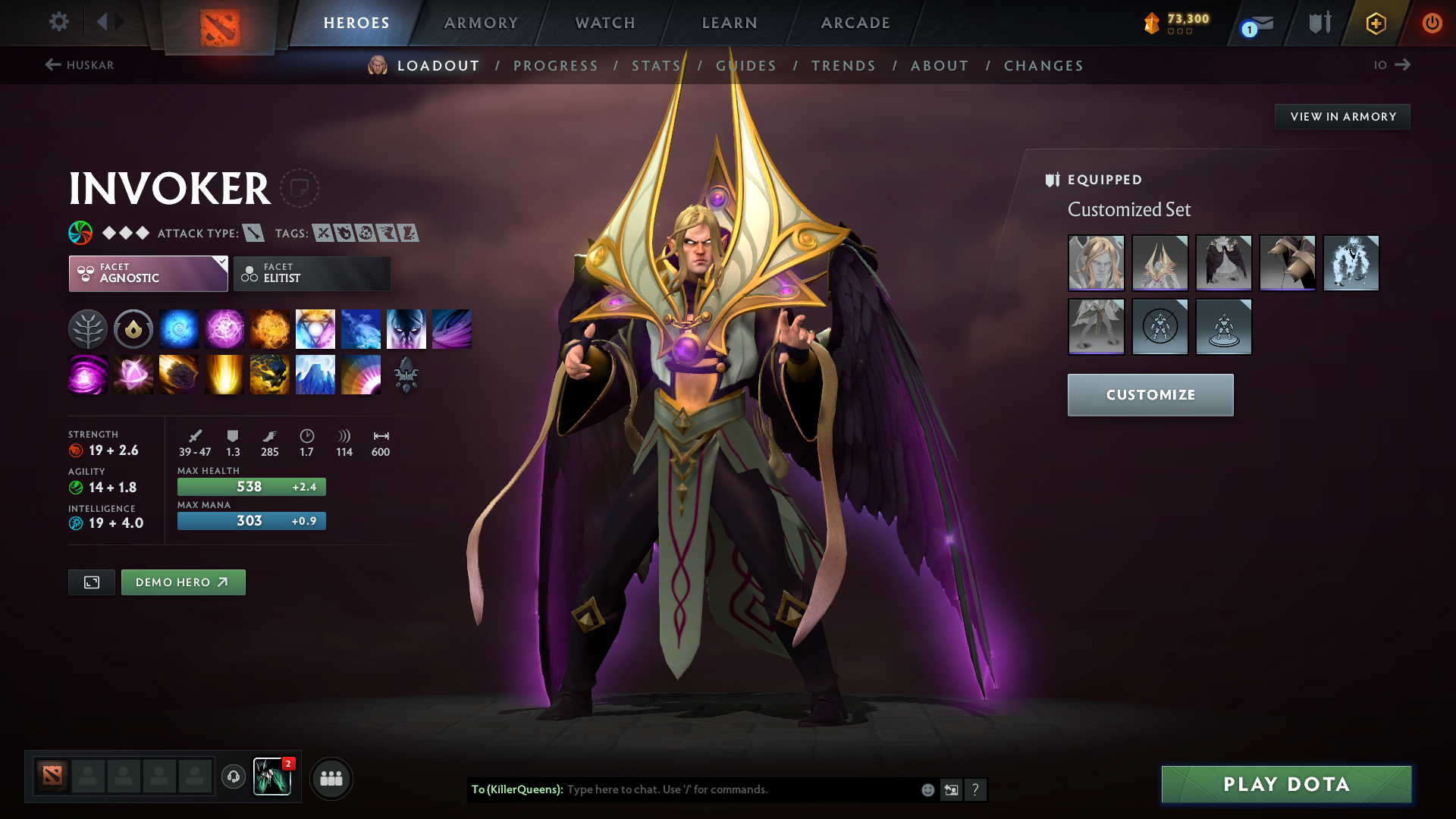Select the Quas ability icon
Screen dimensions: 1456x819
[179, 328]
